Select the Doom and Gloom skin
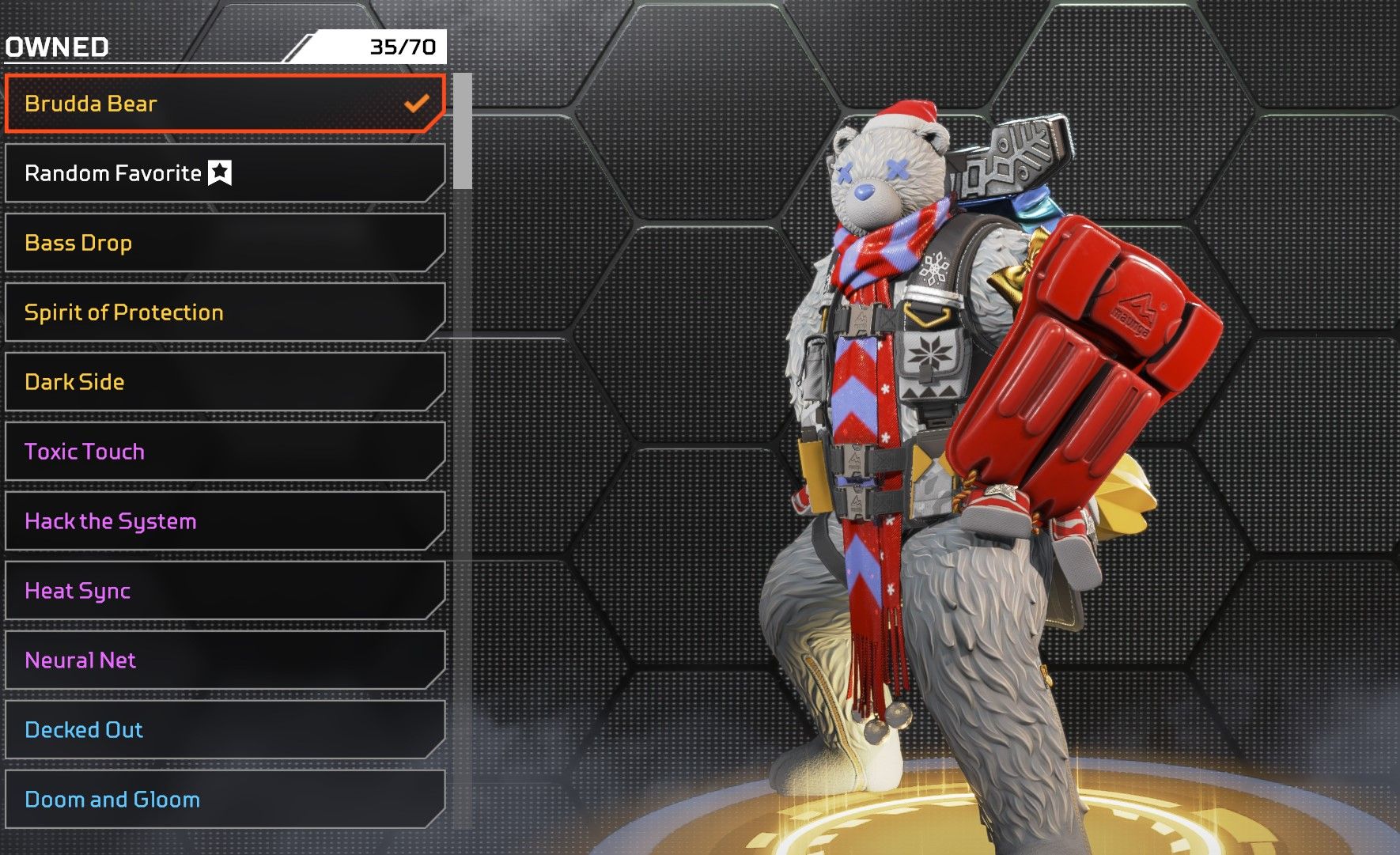Screen dimensions: 1400x855 tap(225, 800)
